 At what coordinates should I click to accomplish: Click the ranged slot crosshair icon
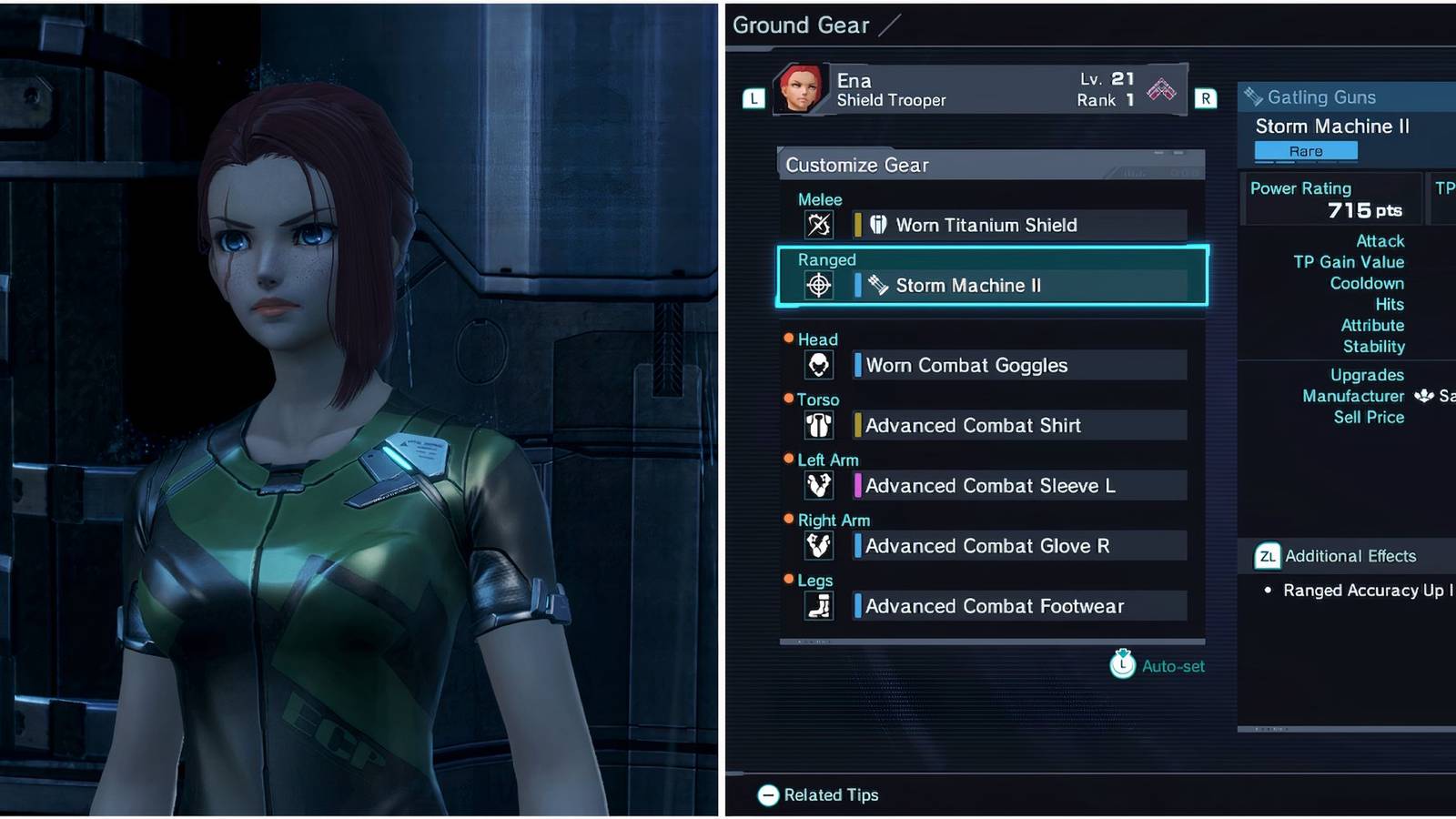coord(818,284)
